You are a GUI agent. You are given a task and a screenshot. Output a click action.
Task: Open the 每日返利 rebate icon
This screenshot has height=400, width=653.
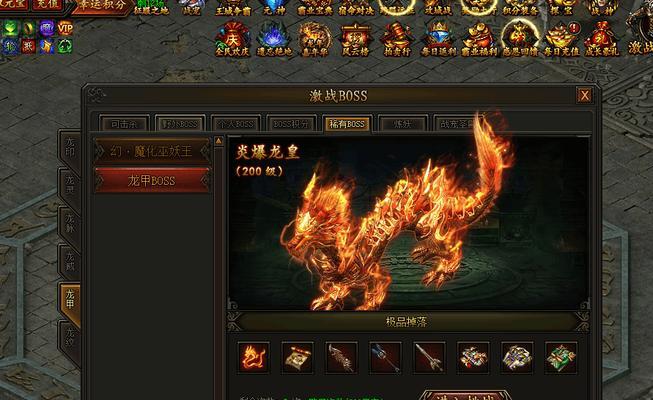(x=441, y=38)
